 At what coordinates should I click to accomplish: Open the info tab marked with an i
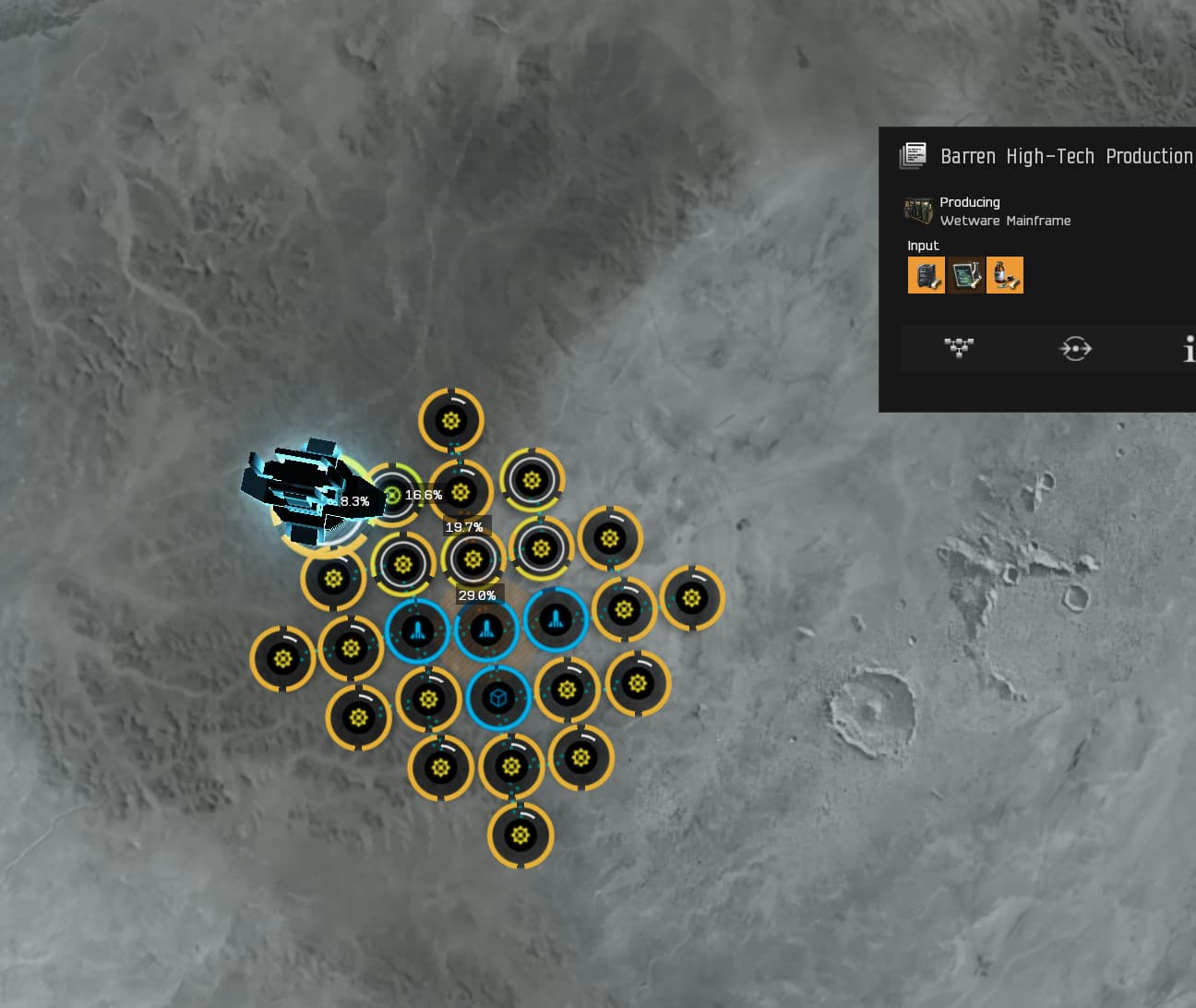coord(1189,348)
